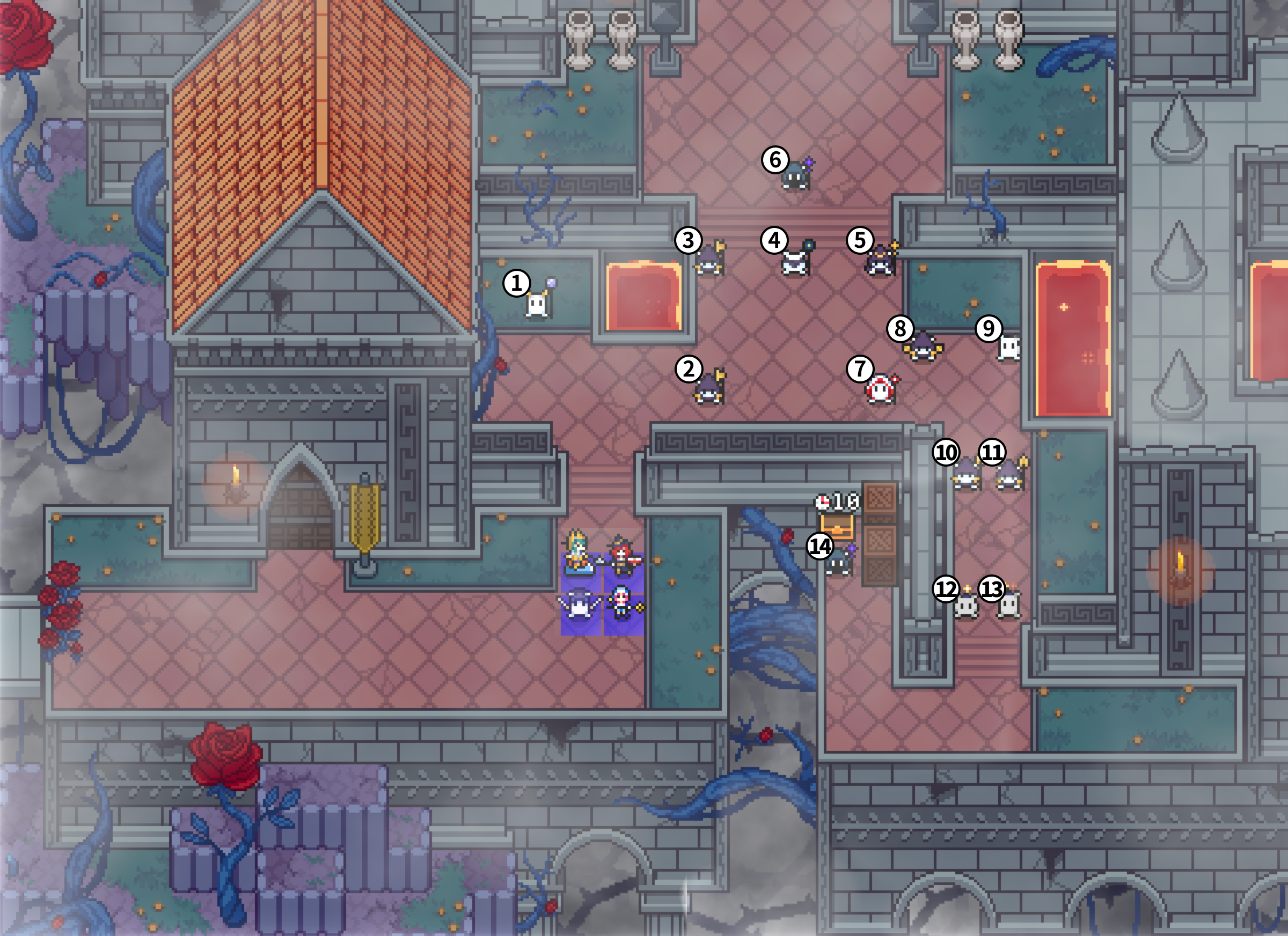Click enemy marker number 5
1288x936 pixels.
(860, 240)
